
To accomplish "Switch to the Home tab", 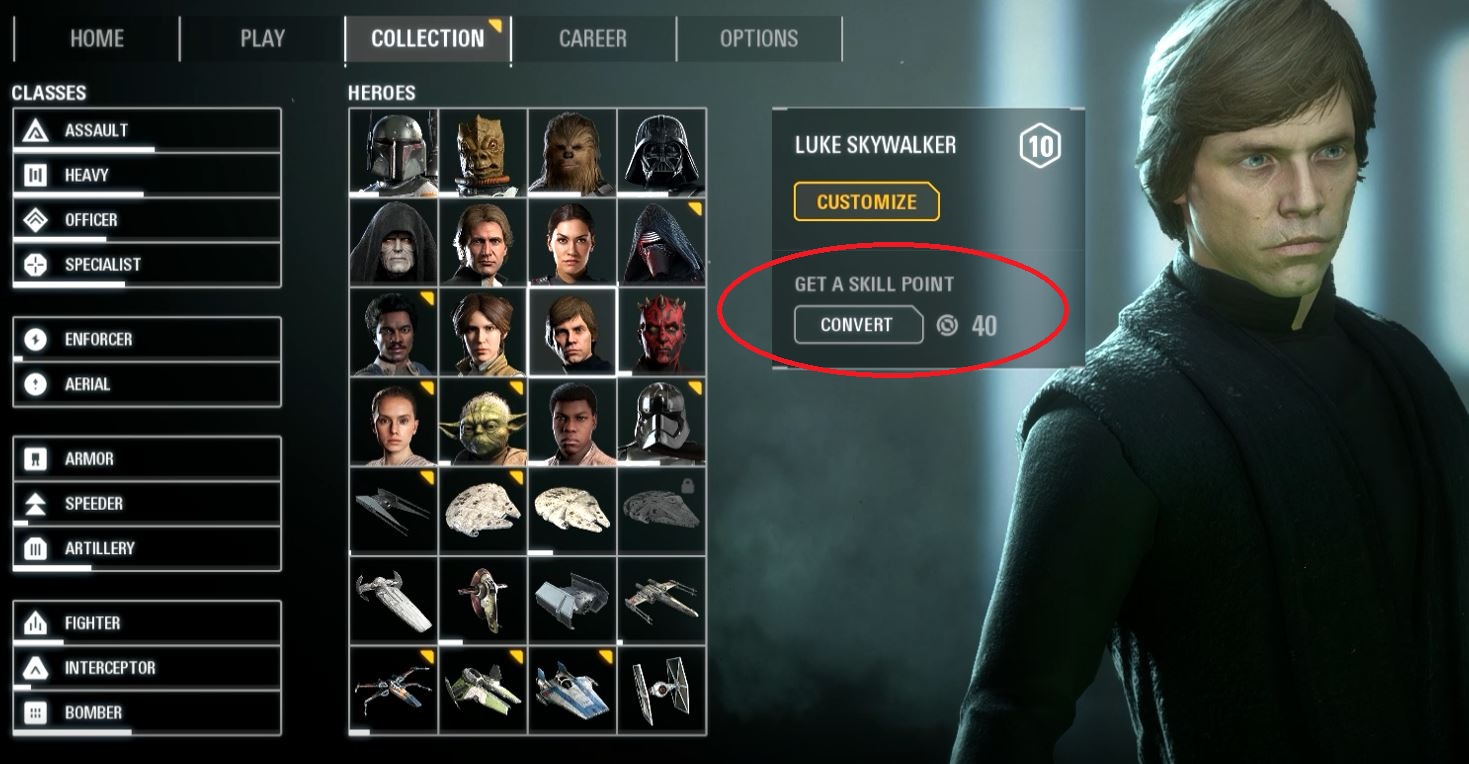I will (96, 39).
